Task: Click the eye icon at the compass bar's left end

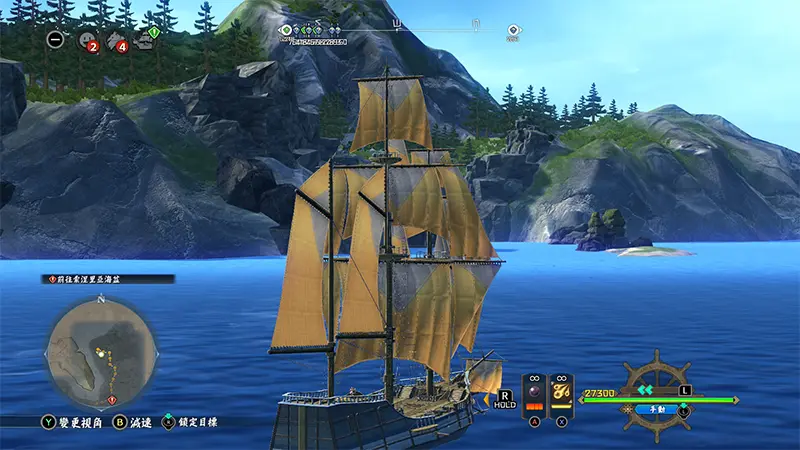Action: 284,30
